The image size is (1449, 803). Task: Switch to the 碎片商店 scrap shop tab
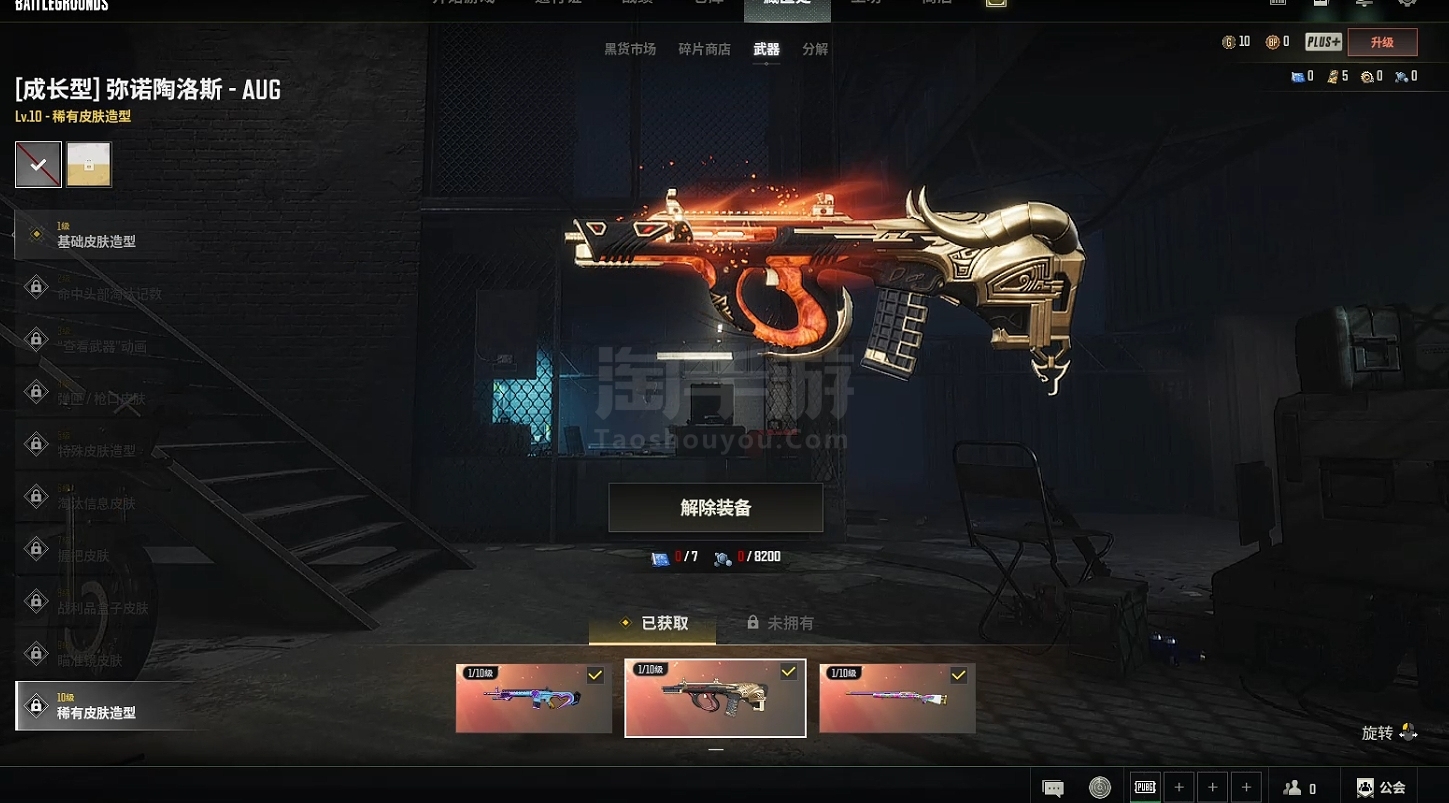(x=704, y=49)
